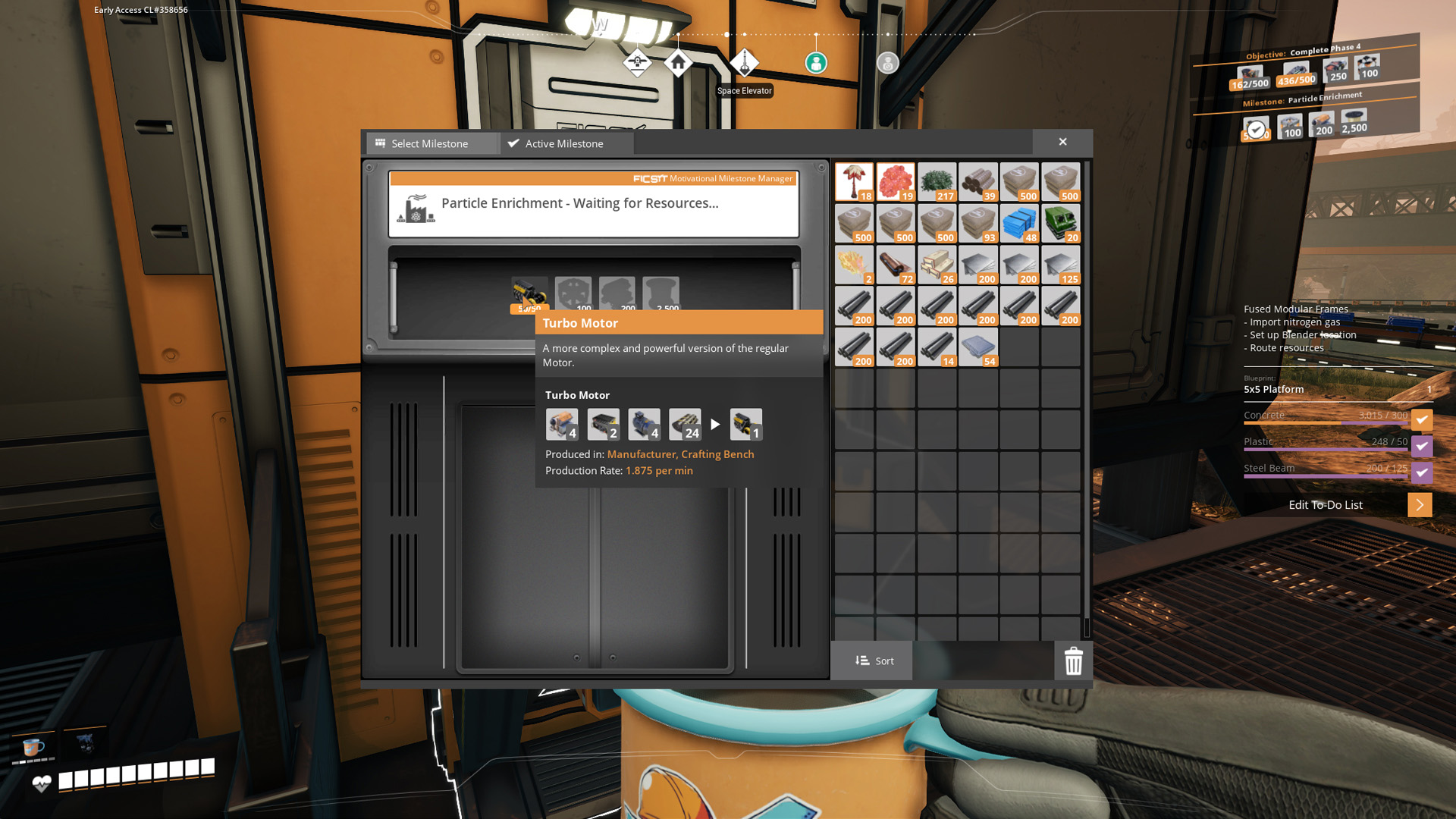The height and width of the screenshot is (819, 1456).
Task: Click the Sort button for the inventory
Action: pos(872,661)
